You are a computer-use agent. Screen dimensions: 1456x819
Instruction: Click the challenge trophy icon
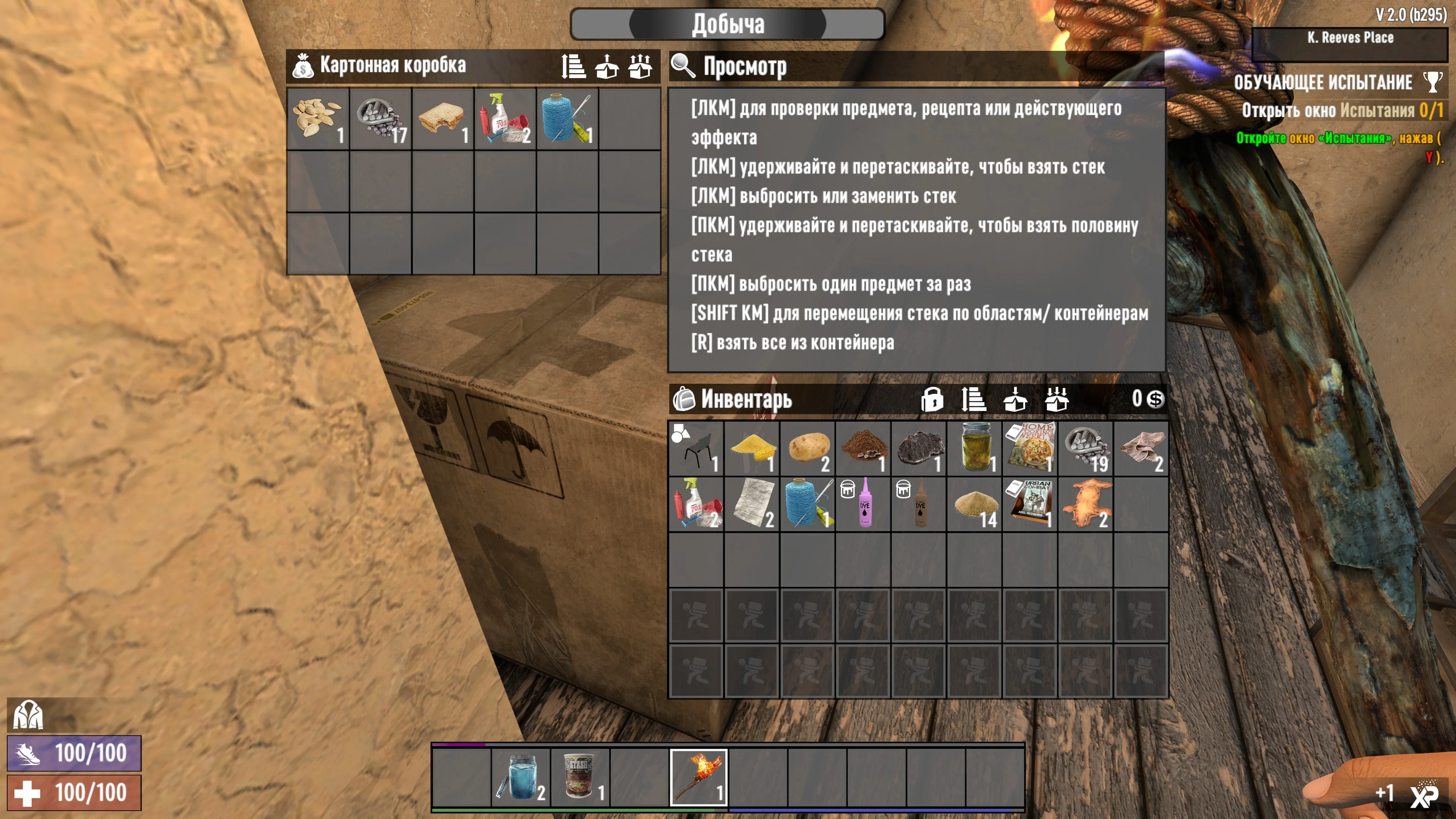[1433, 83]
